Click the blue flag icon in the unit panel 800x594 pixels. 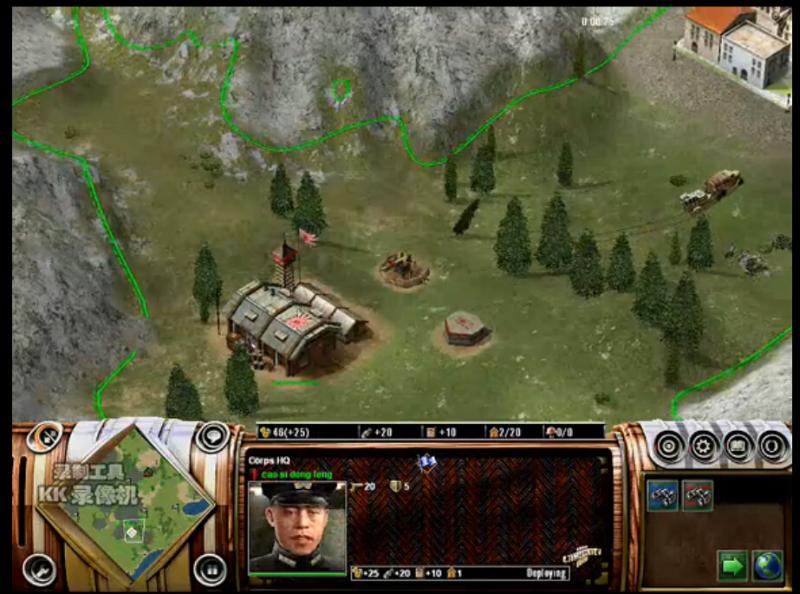point(427,462)
